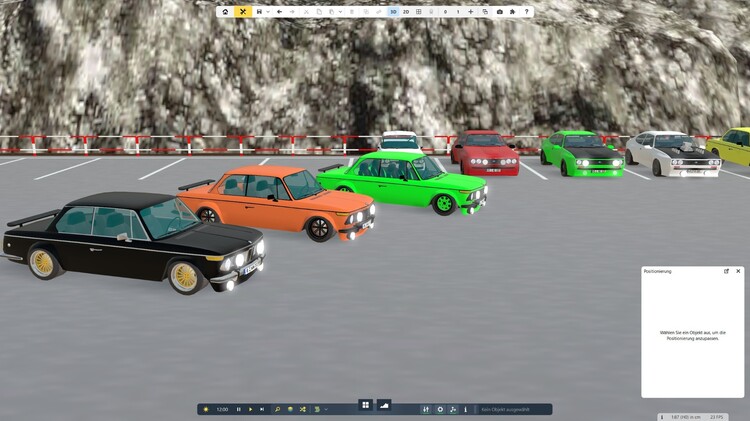The height and width of the screenshot is (421, 750).
Task: Pause the simulation in the bottom bar
Action: 238,409
